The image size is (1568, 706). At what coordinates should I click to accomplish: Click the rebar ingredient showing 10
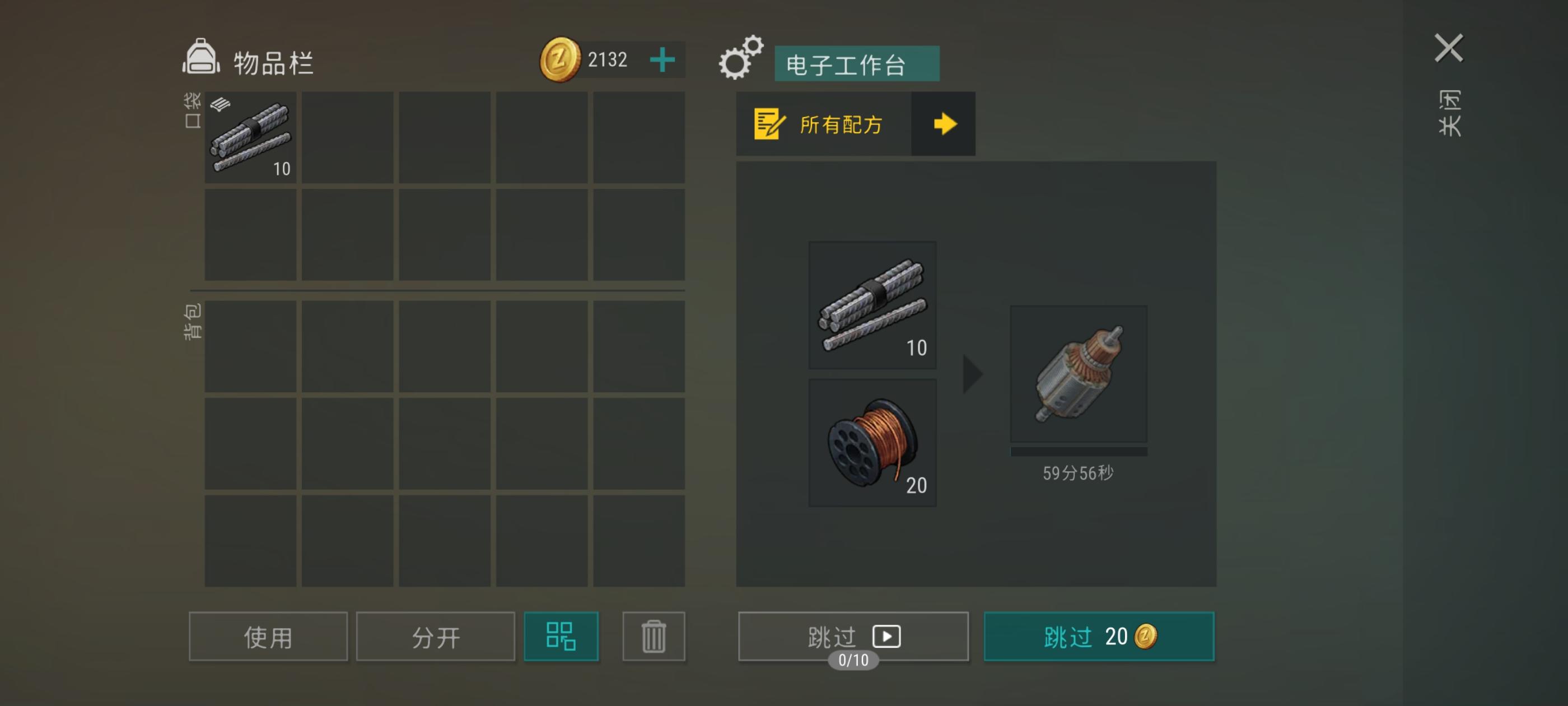[x=872, y=306]
